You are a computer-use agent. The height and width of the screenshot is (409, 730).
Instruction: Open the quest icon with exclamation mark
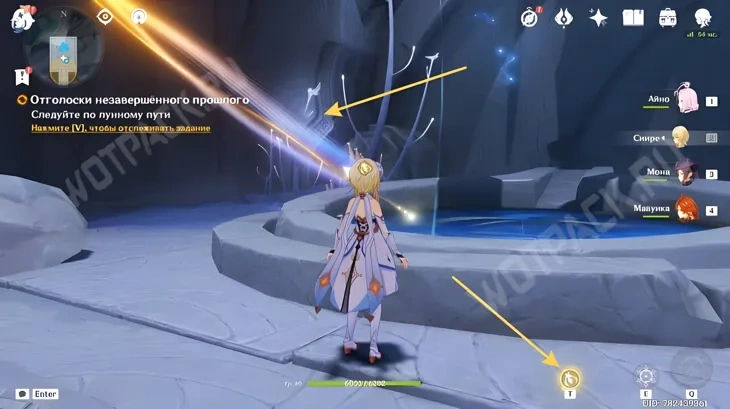point(22,76)
